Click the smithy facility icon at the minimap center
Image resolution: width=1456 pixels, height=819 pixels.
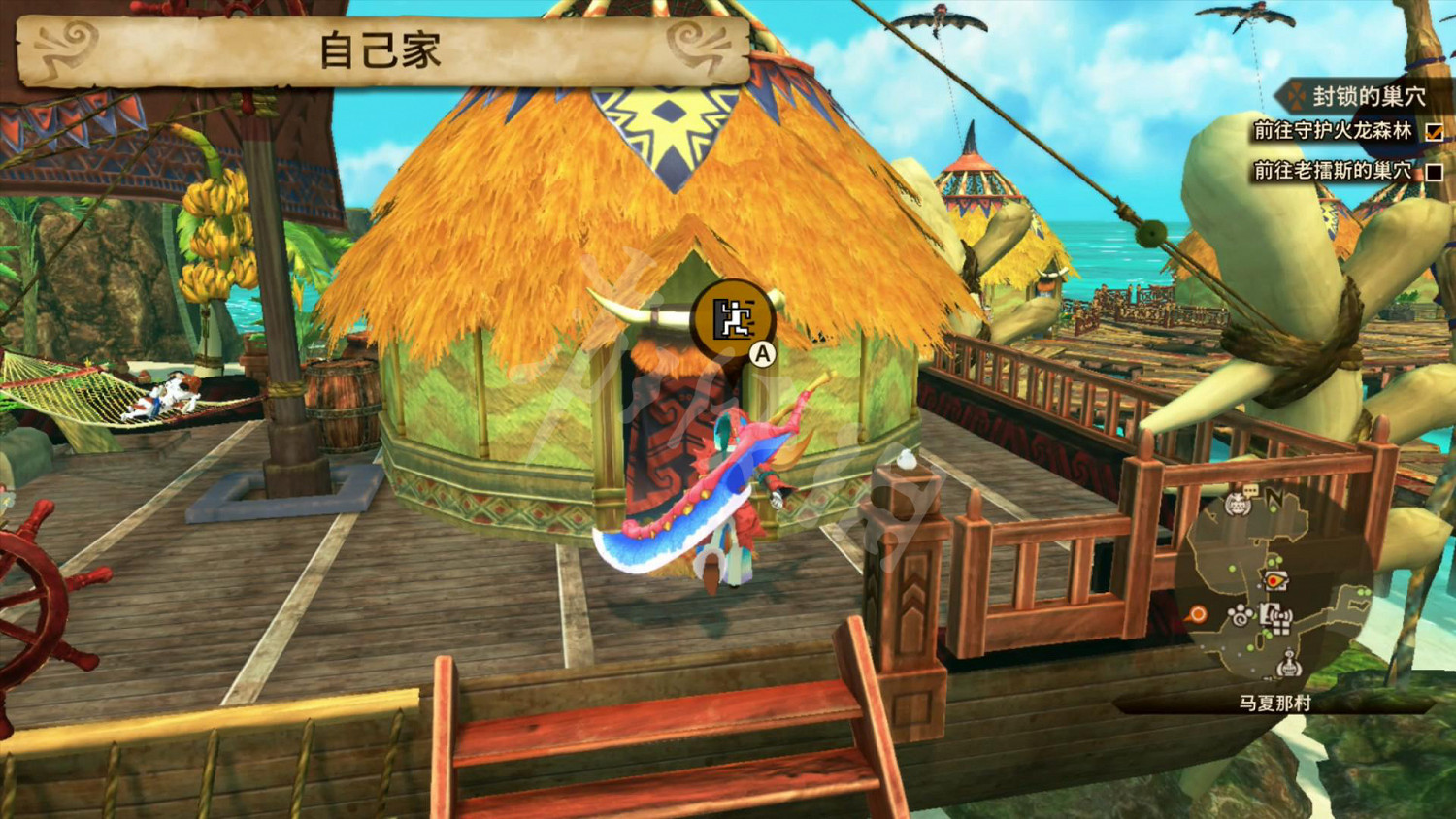click(1267, 614)
